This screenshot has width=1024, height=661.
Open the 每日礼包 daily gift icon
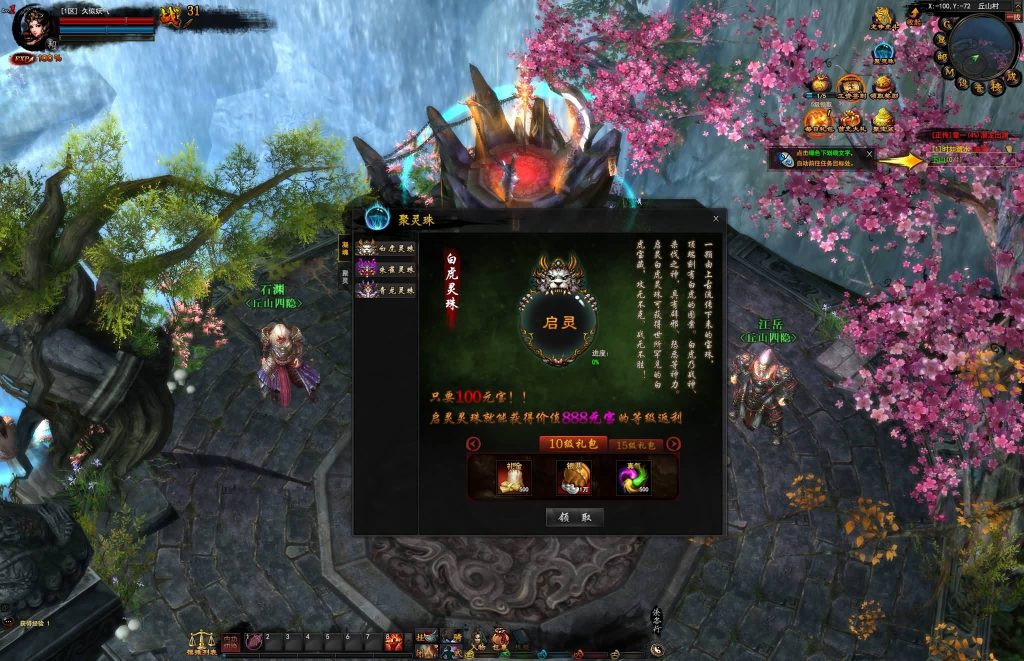pyautogui.click(x=819, y=120)
